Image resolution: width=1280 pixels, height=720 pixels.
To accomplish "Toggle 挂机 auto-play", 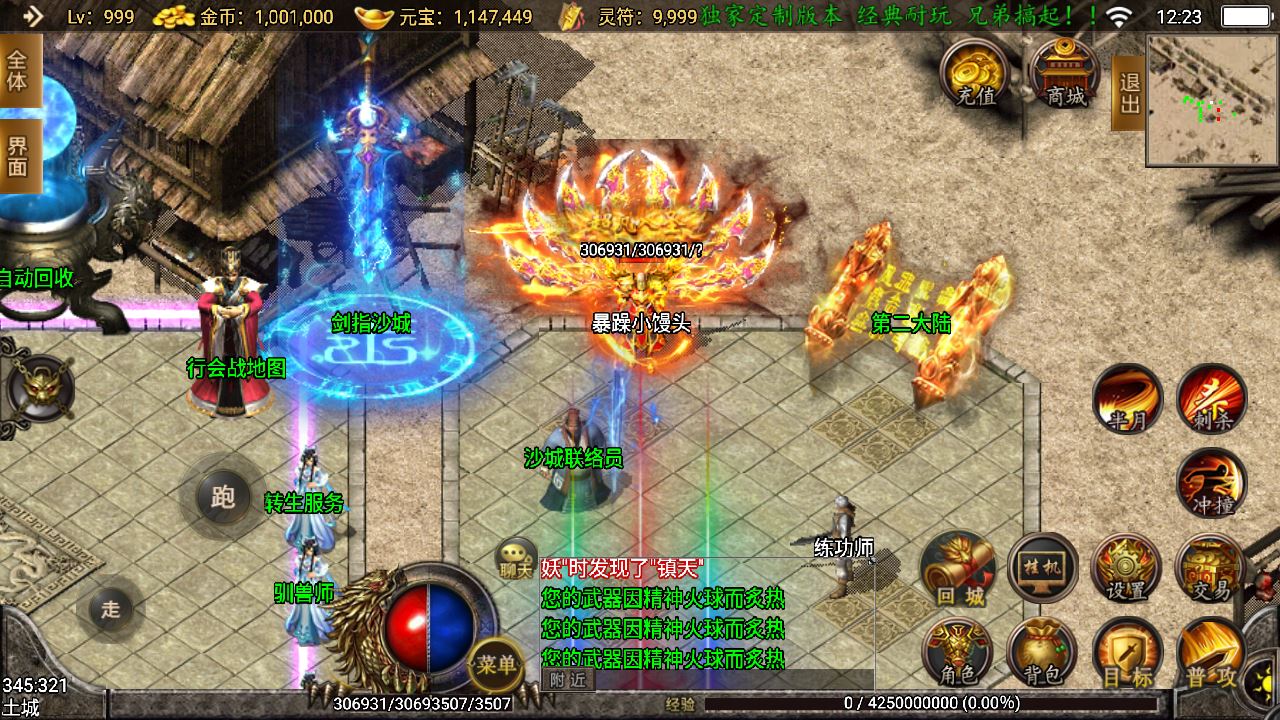I will click(1043, 568).
